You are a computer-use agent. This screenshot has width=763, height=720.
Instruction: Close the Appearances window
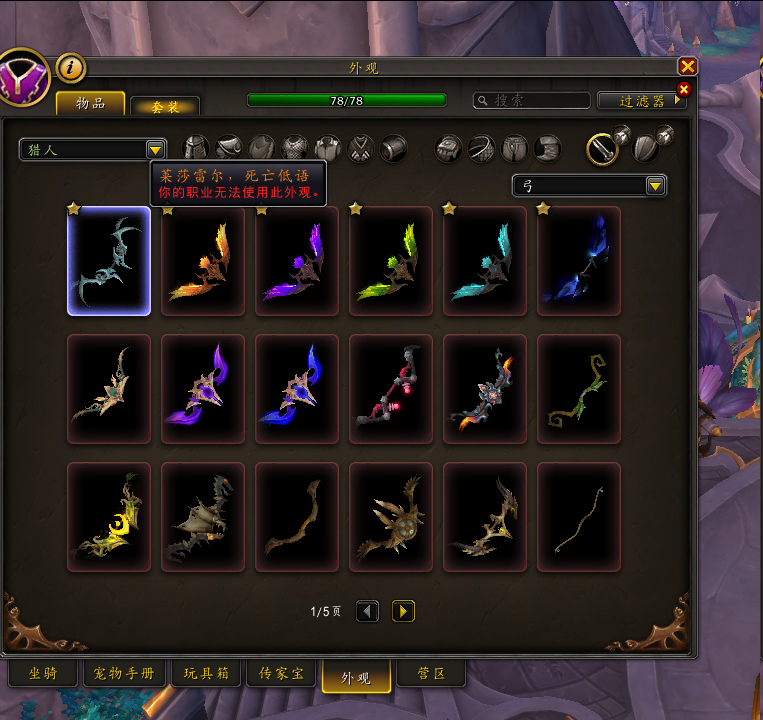[x=687, y=67]
